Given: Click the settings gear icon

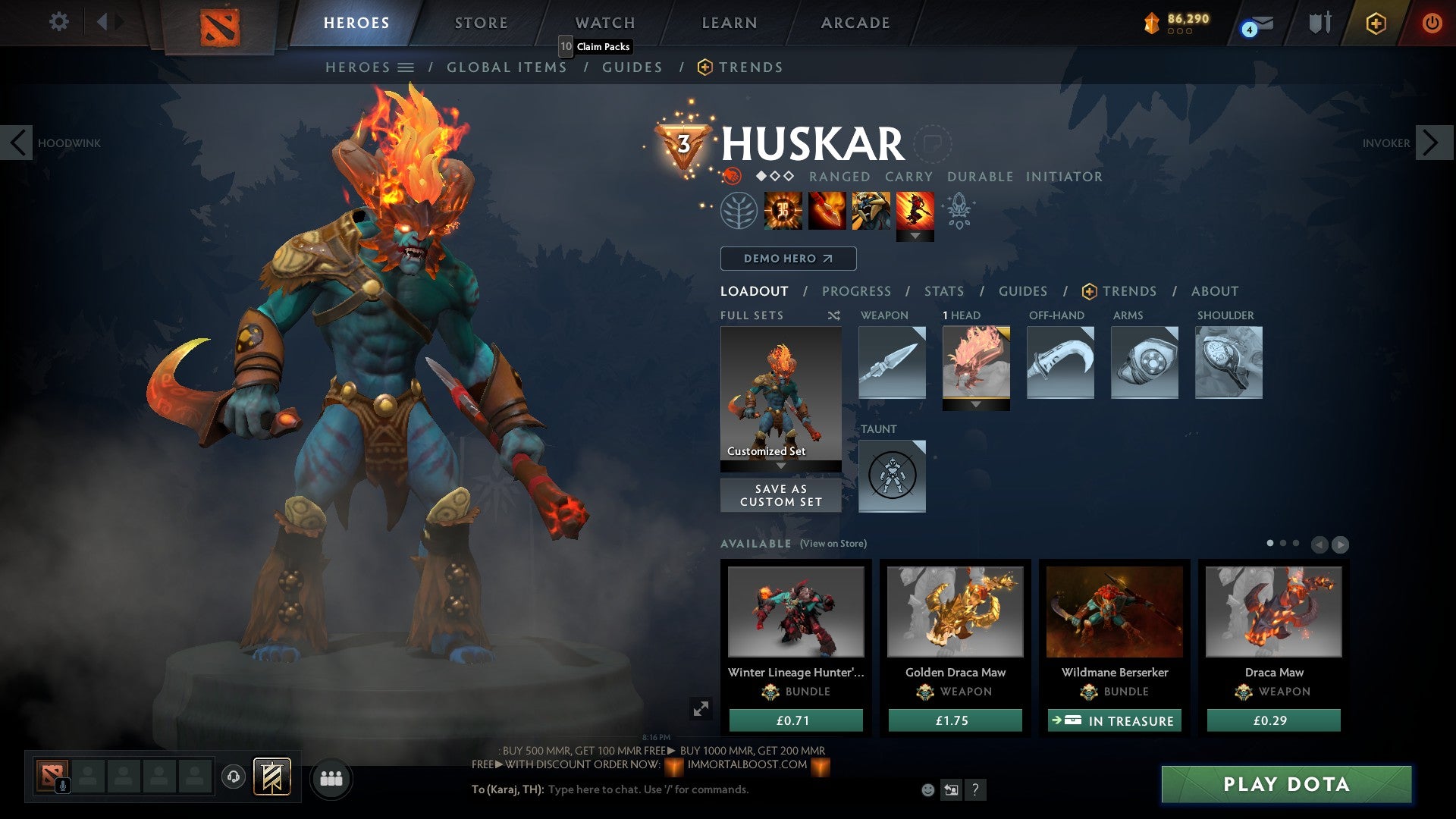Looking at the screenshot, I should pyautogui.click(x=58, y=23).
